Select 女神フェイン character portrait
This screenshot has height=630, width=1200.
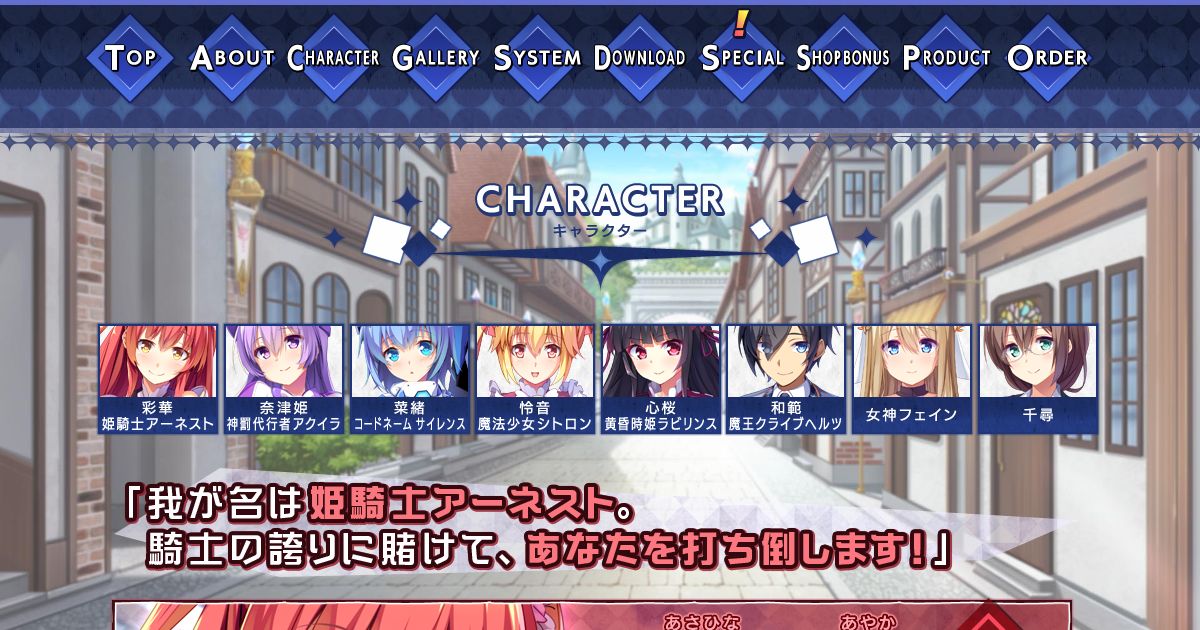(912, 379)
